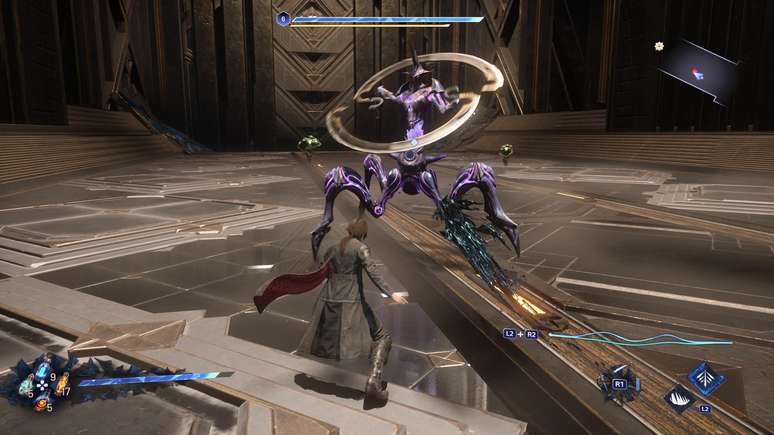
Task: Activate the dark wing ability diamond
Action: pyautogui.click(x=679, y=398)
